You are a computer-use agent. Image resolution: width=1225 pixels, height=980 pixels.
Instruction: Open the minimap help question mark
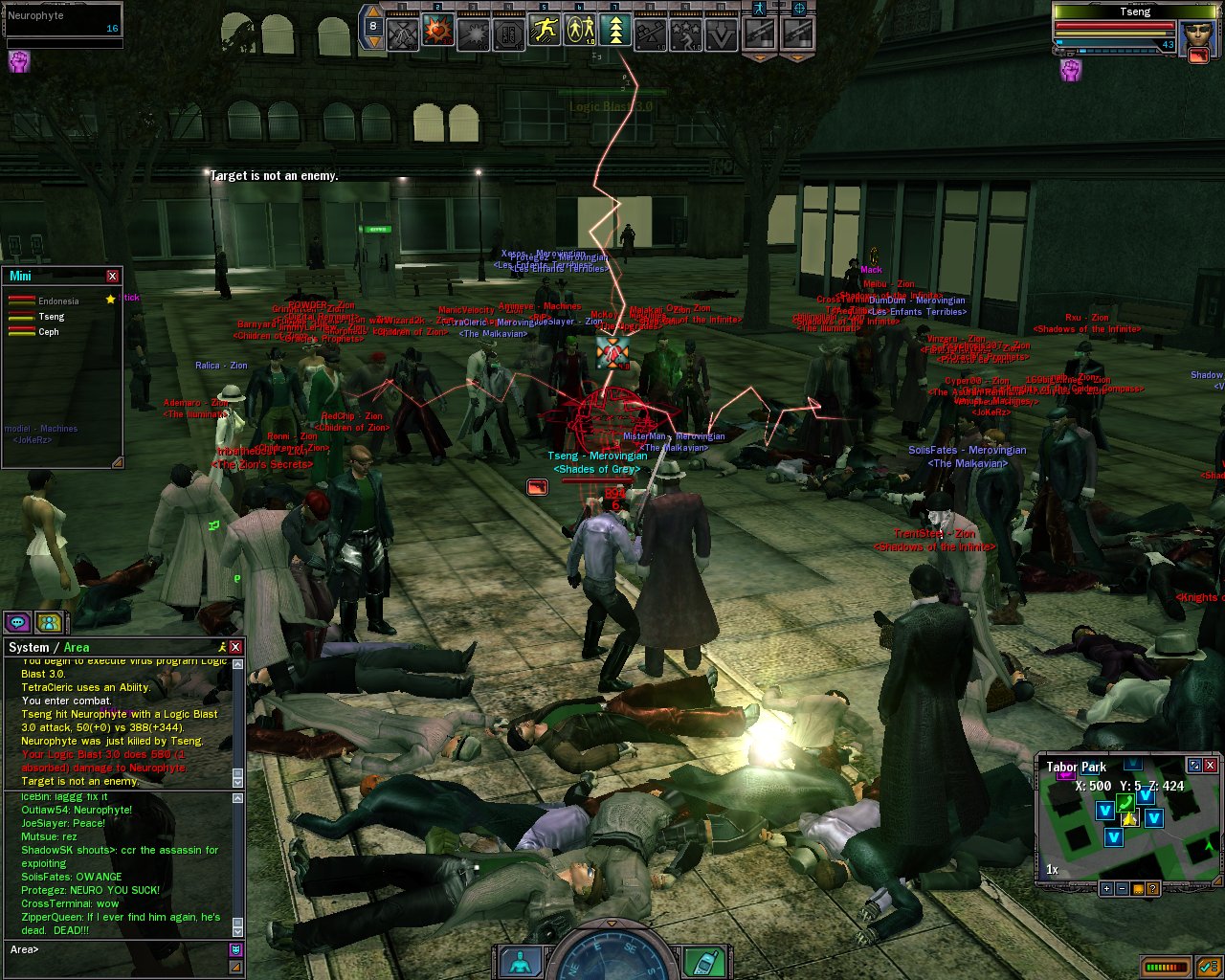point(1153,888)
